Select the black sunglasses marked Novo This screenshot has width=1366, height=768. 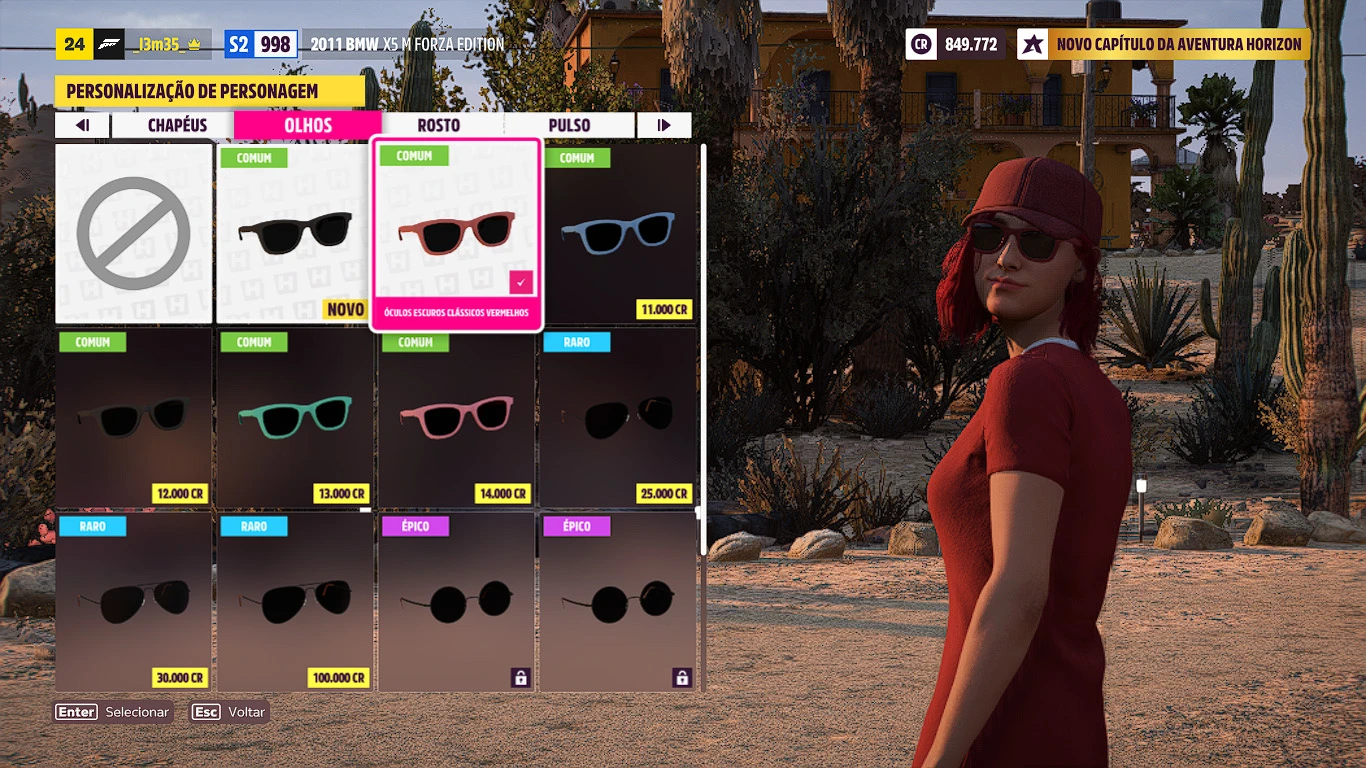295,234
